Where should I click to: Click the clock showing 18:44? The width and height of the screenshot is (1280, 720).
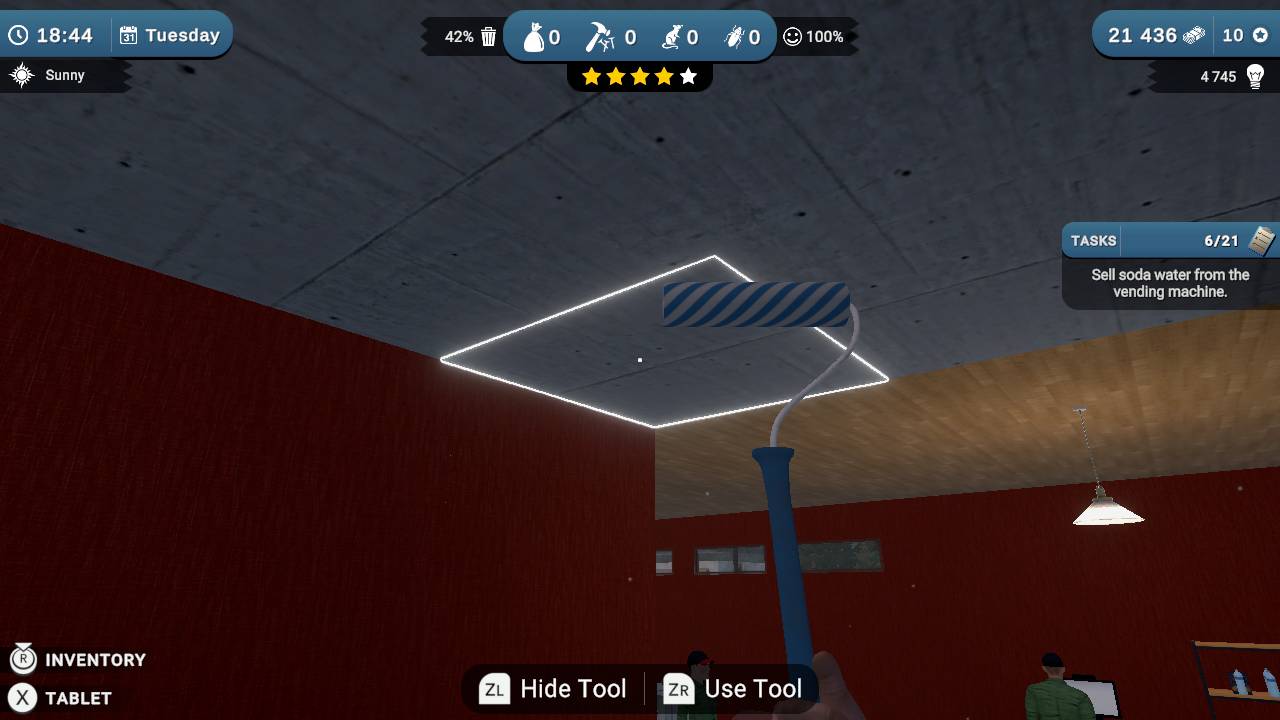click(x=55, y=34)
